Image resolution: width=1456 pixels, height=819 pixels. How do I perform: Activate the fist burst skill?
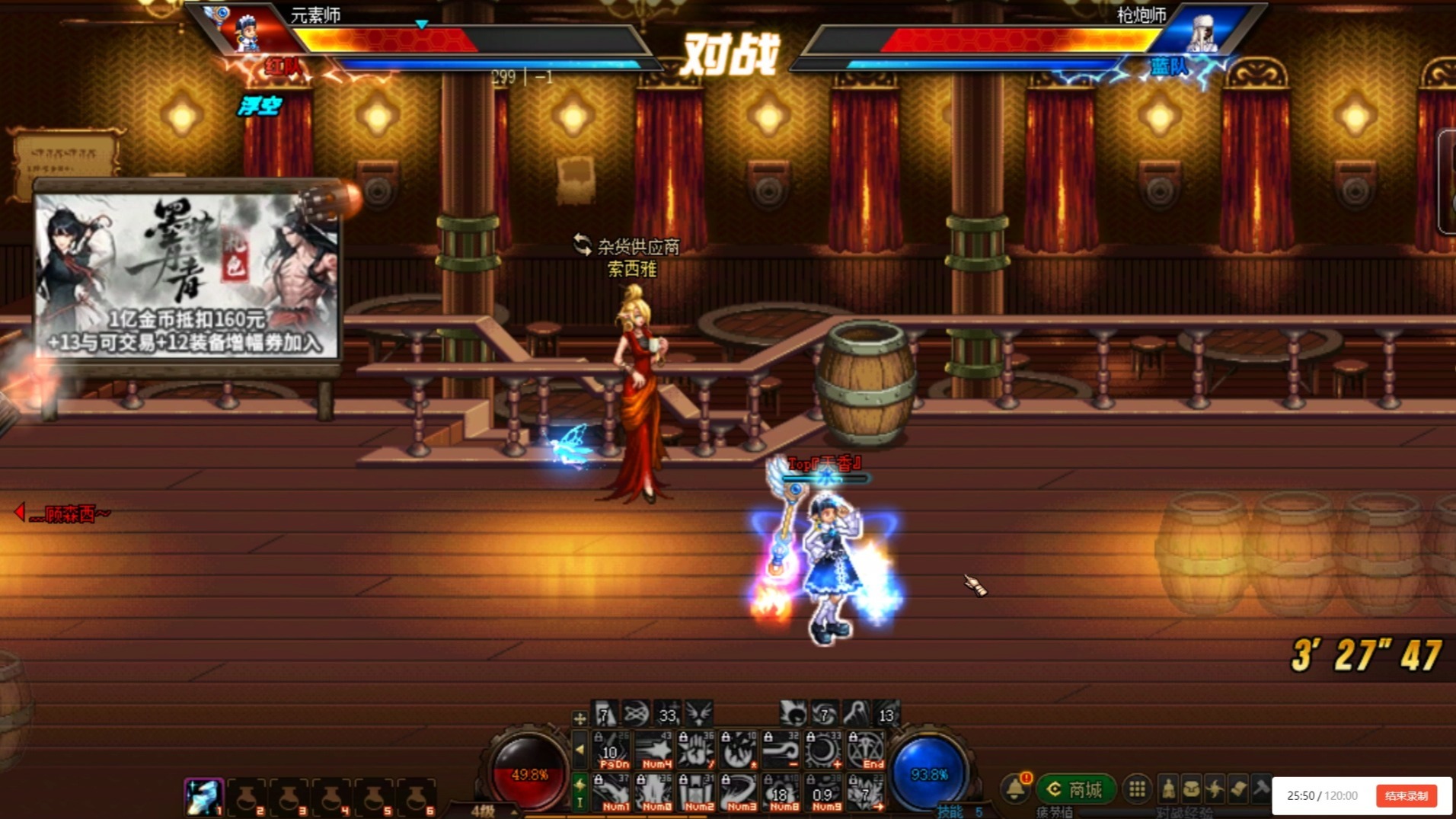click(696, 750)
